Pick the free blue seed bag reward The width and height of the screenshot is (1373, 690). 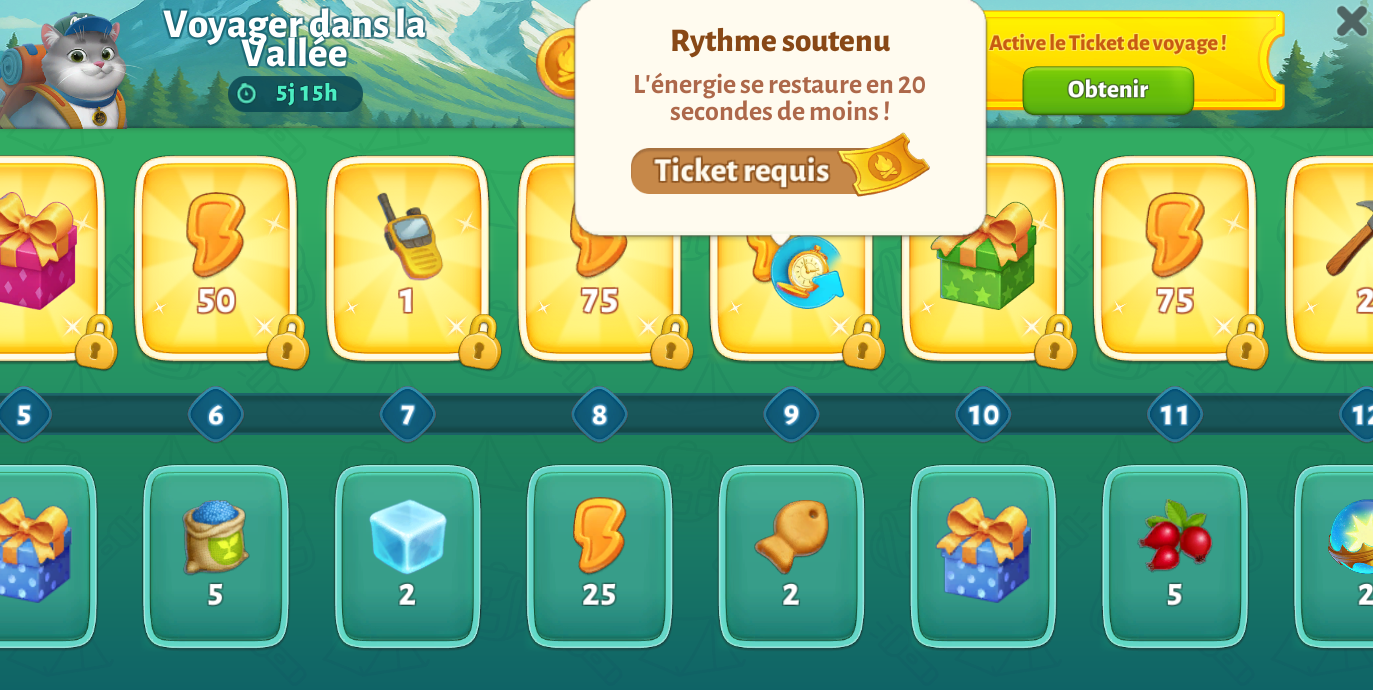[215, 555]
